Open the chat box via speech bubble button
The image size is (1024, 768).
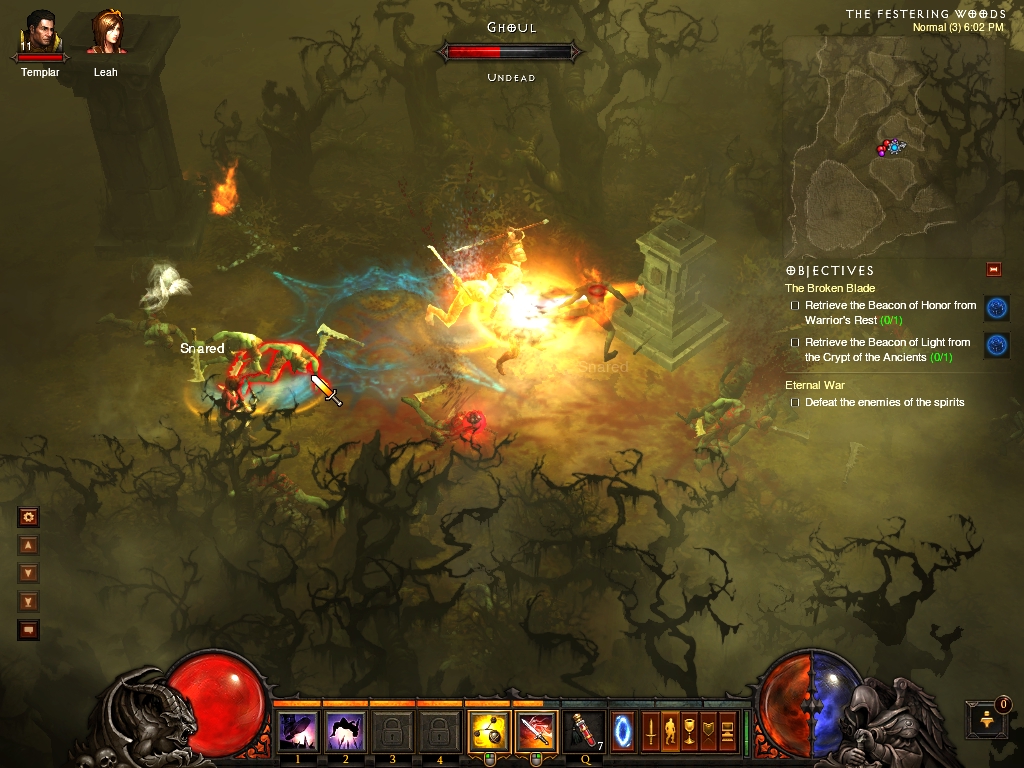[x=28, y=629]
